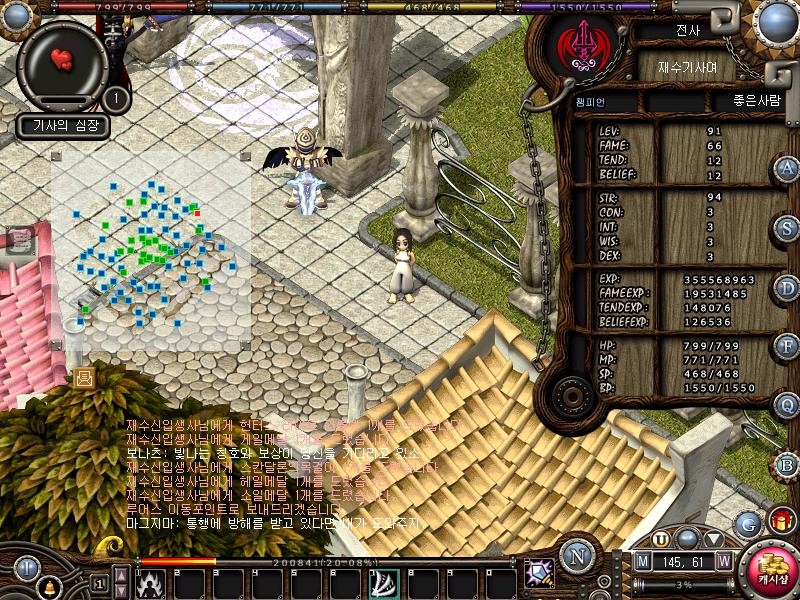Click the round B button
This screenshot has width=800, height=600.
point(787,465)
